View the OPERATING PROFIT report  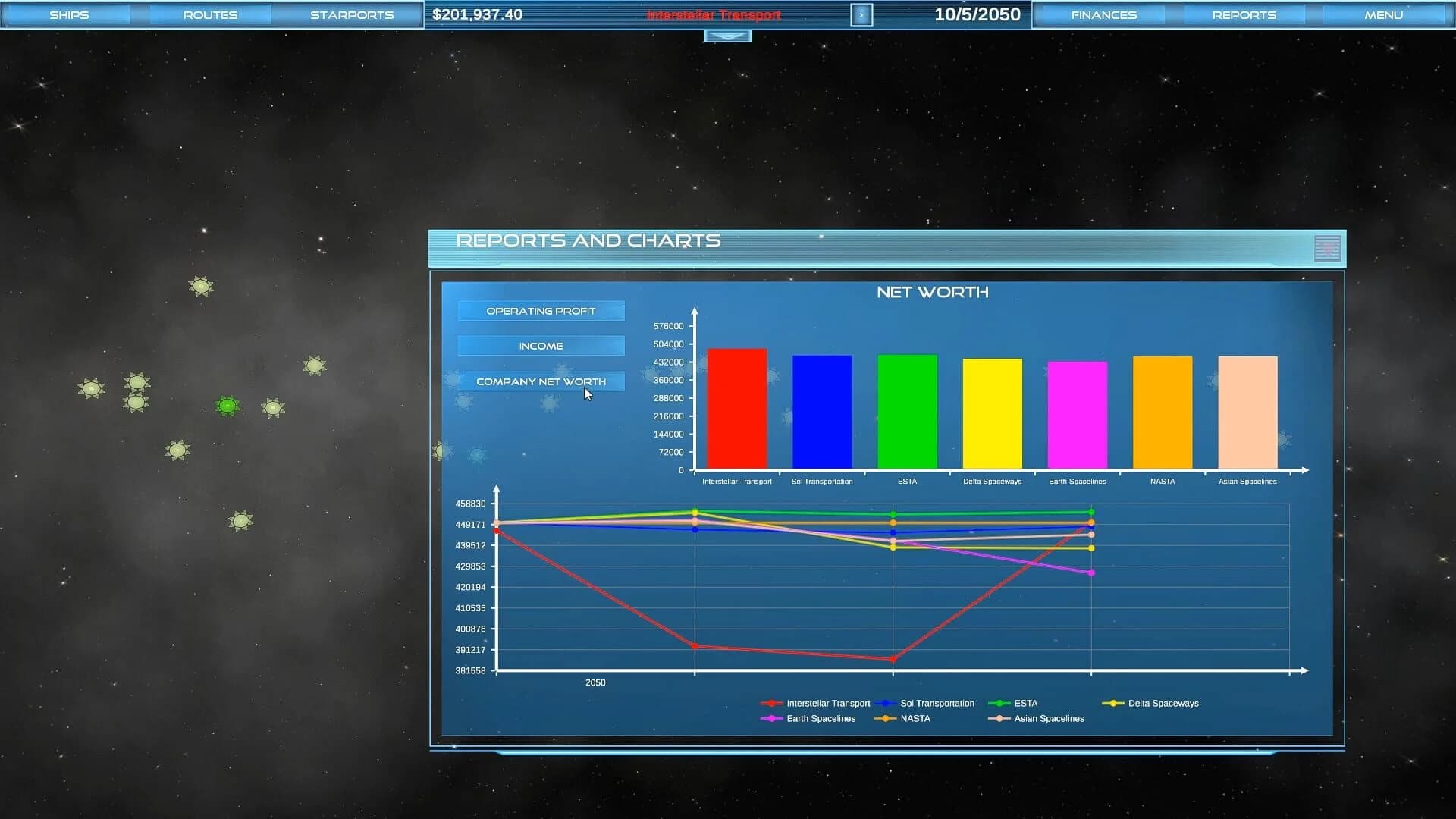tap(541, 310)
